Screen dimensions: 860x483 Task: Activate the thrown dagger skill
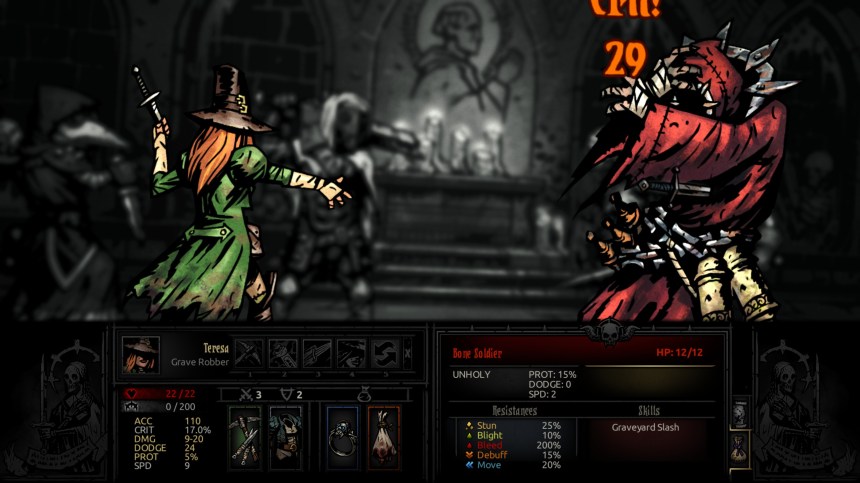click(317, 353)
